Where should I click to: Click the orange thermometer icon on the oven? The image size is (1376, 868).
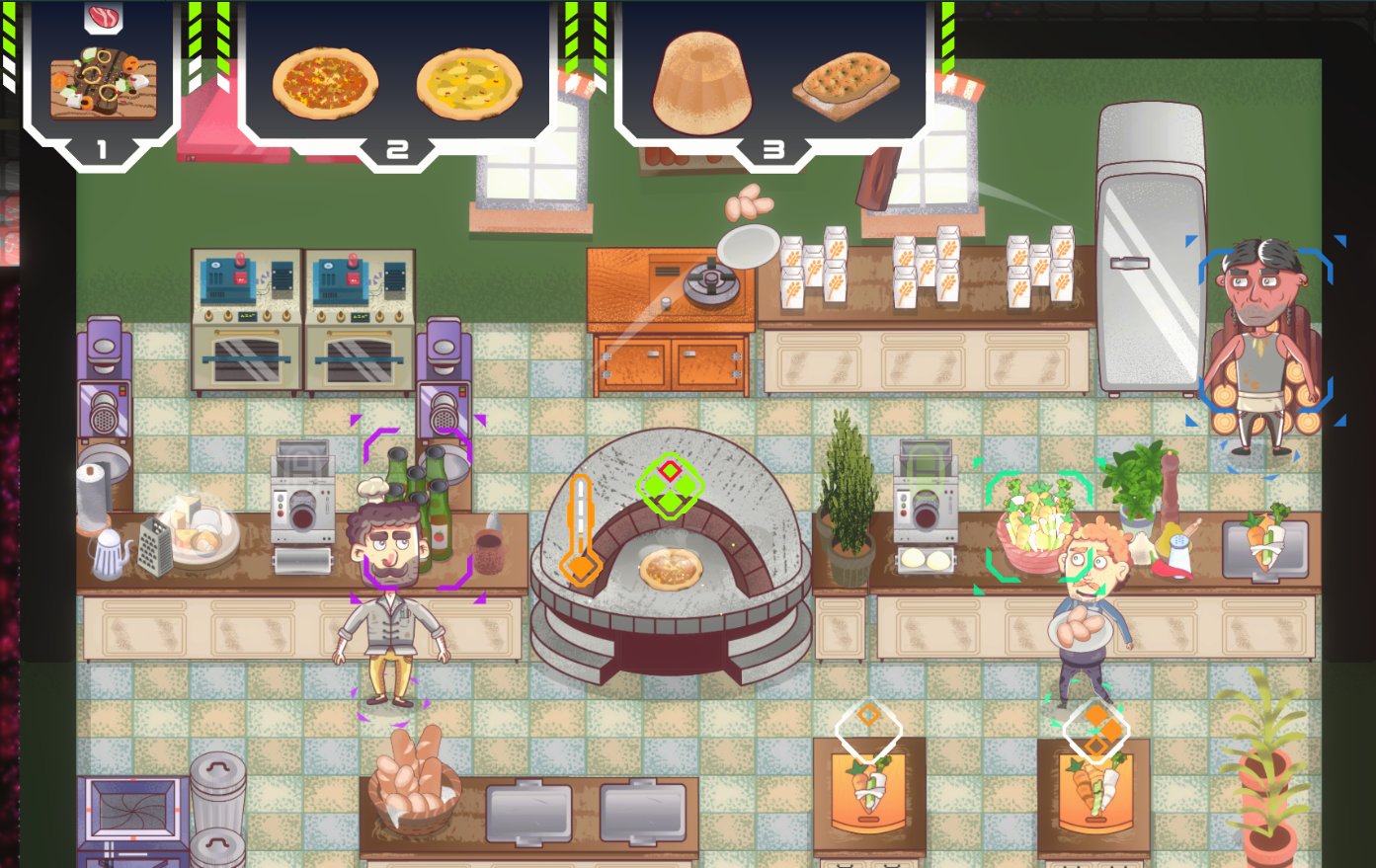click(579, 529)
